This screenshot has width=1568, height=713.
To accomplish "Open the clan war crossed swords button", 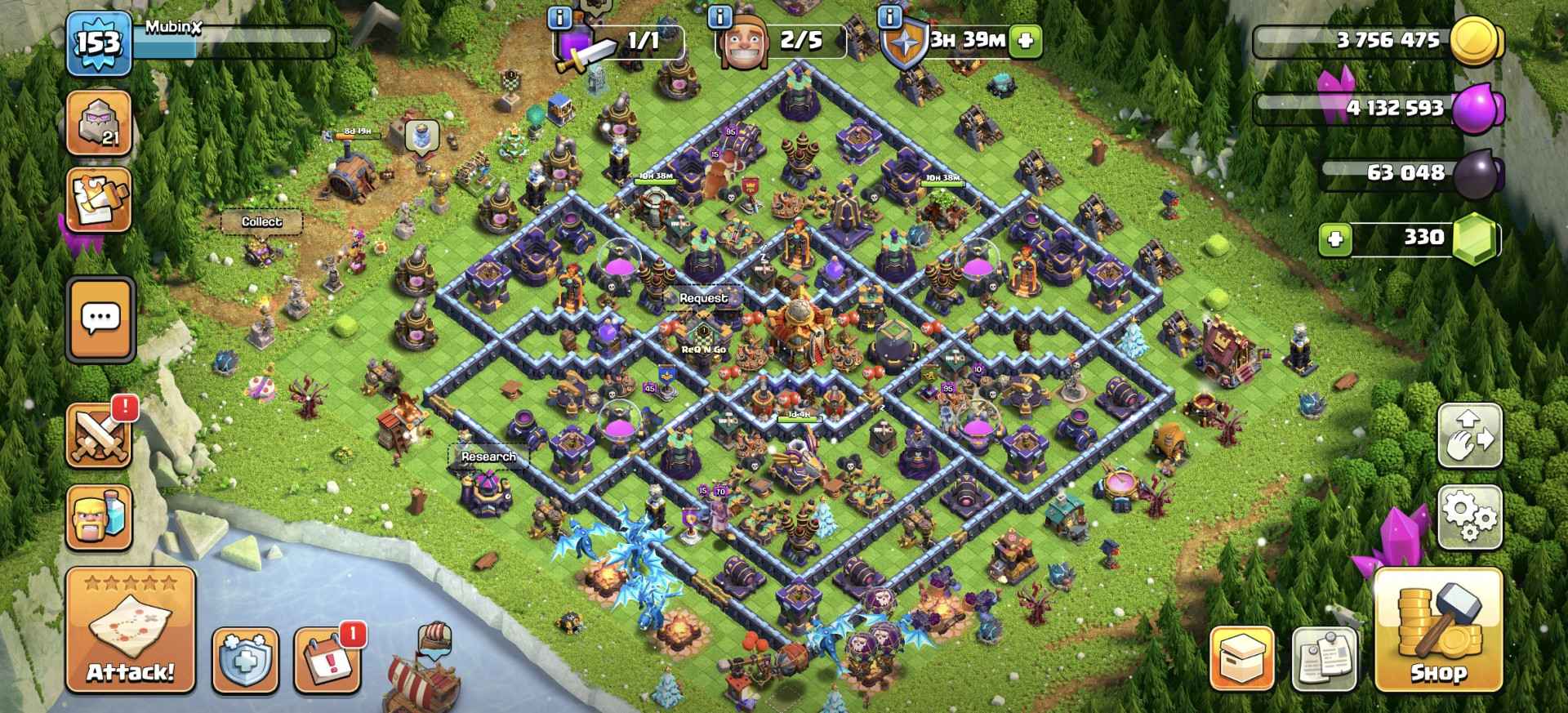I will [100, 434].
